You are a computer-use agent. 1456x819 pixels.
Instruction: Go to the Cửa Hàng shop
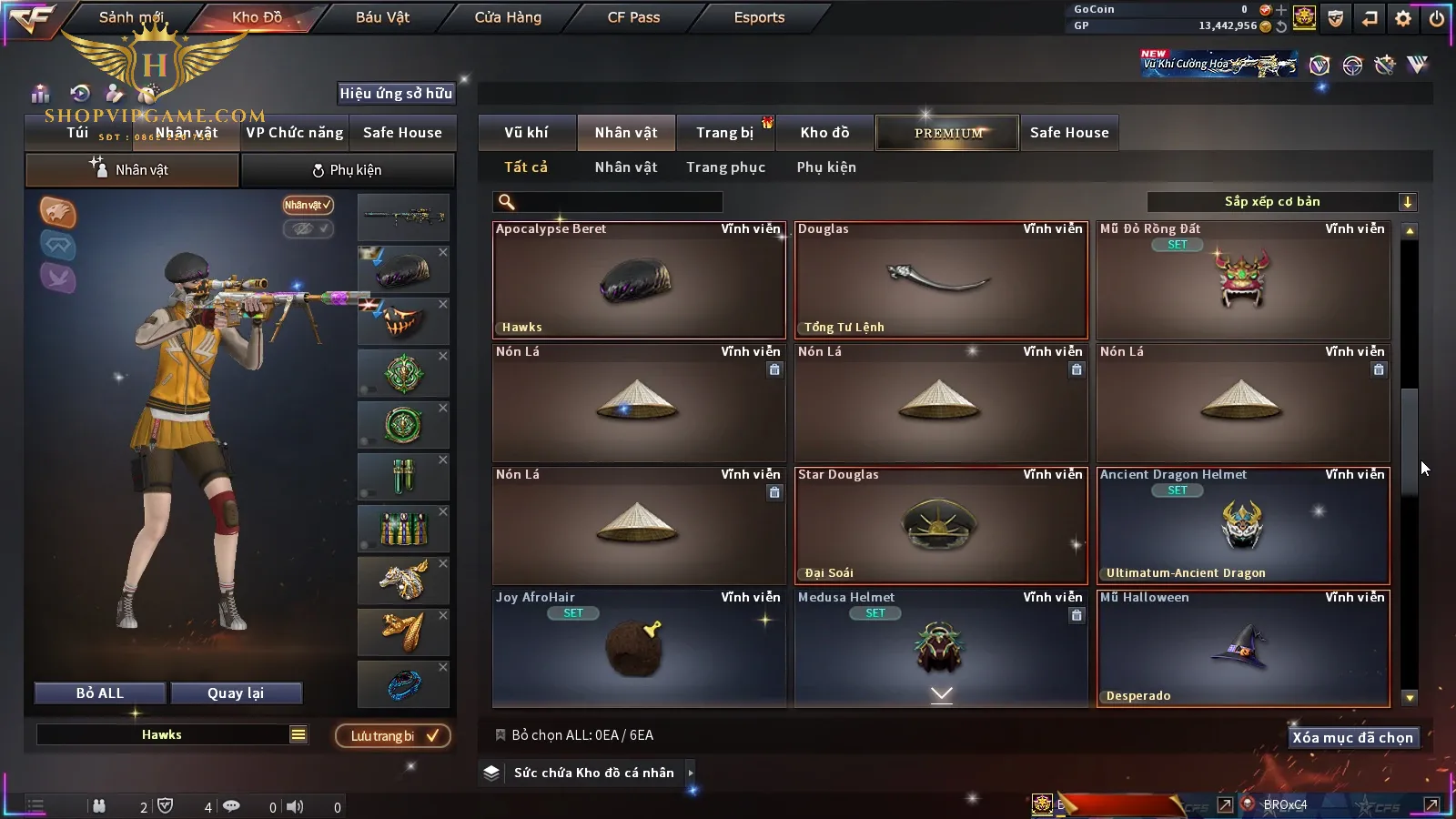pos(508,17)
